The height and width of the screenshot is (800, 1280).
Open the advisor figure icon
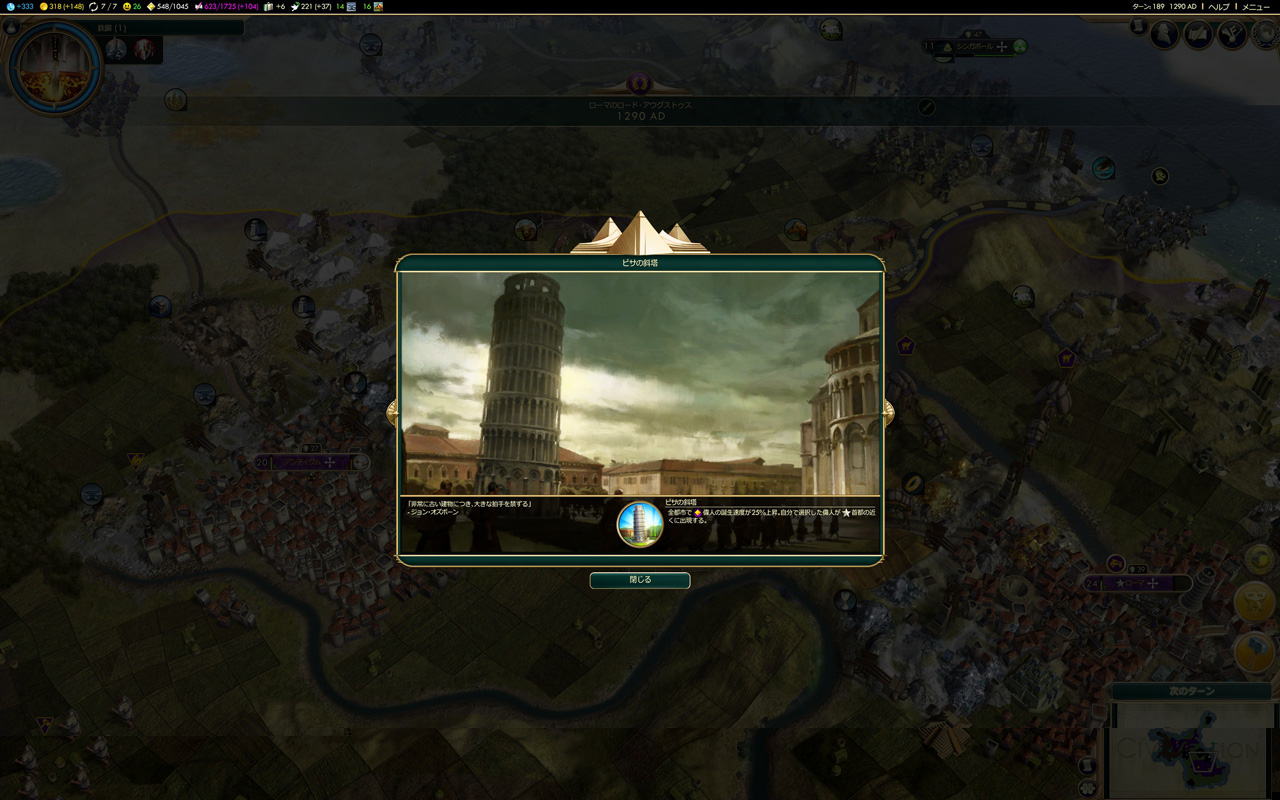coord(1165,35)
